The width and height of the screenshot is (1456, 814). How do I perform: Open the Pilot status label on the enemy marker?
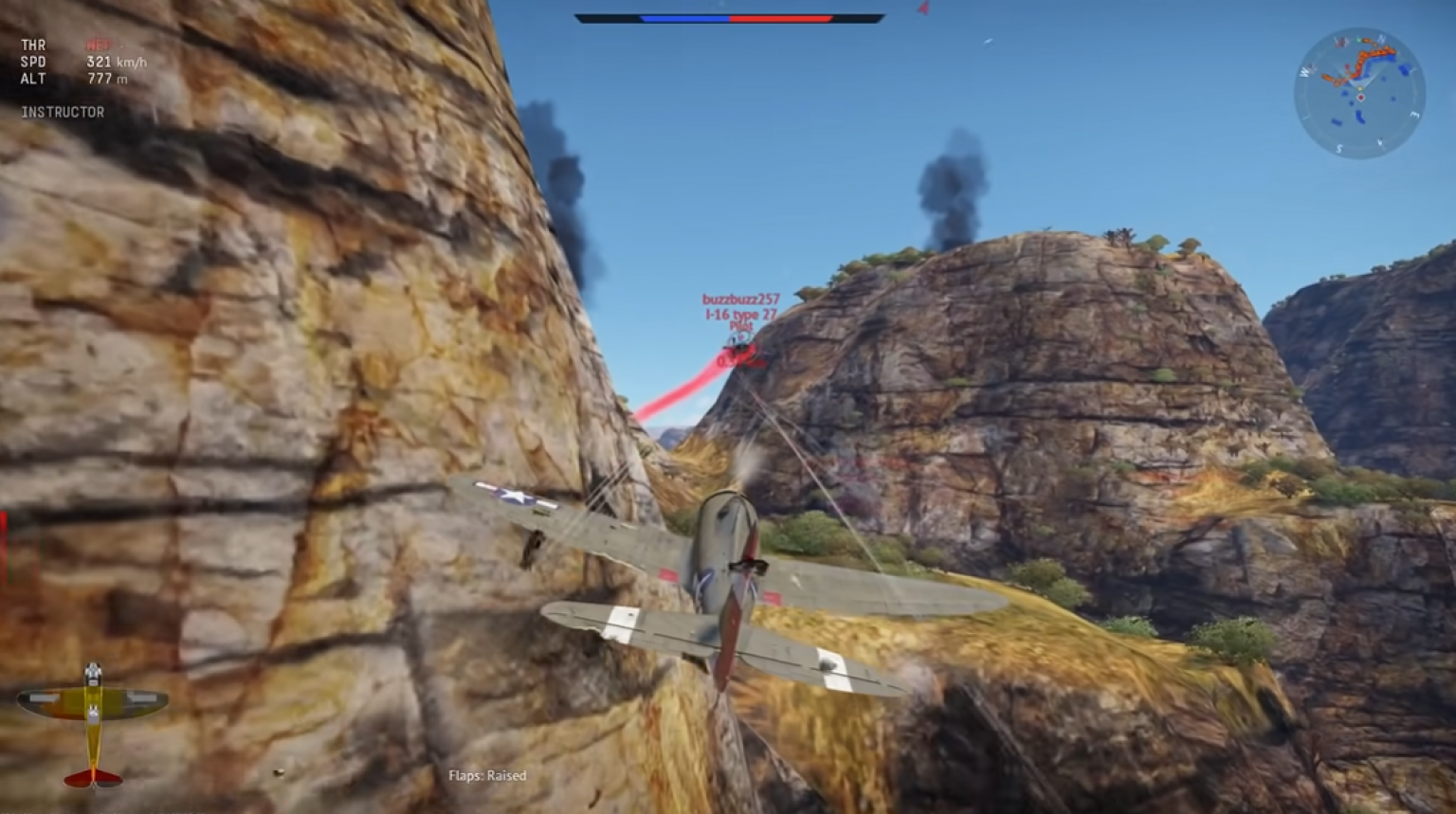click(x=741, y=326)
